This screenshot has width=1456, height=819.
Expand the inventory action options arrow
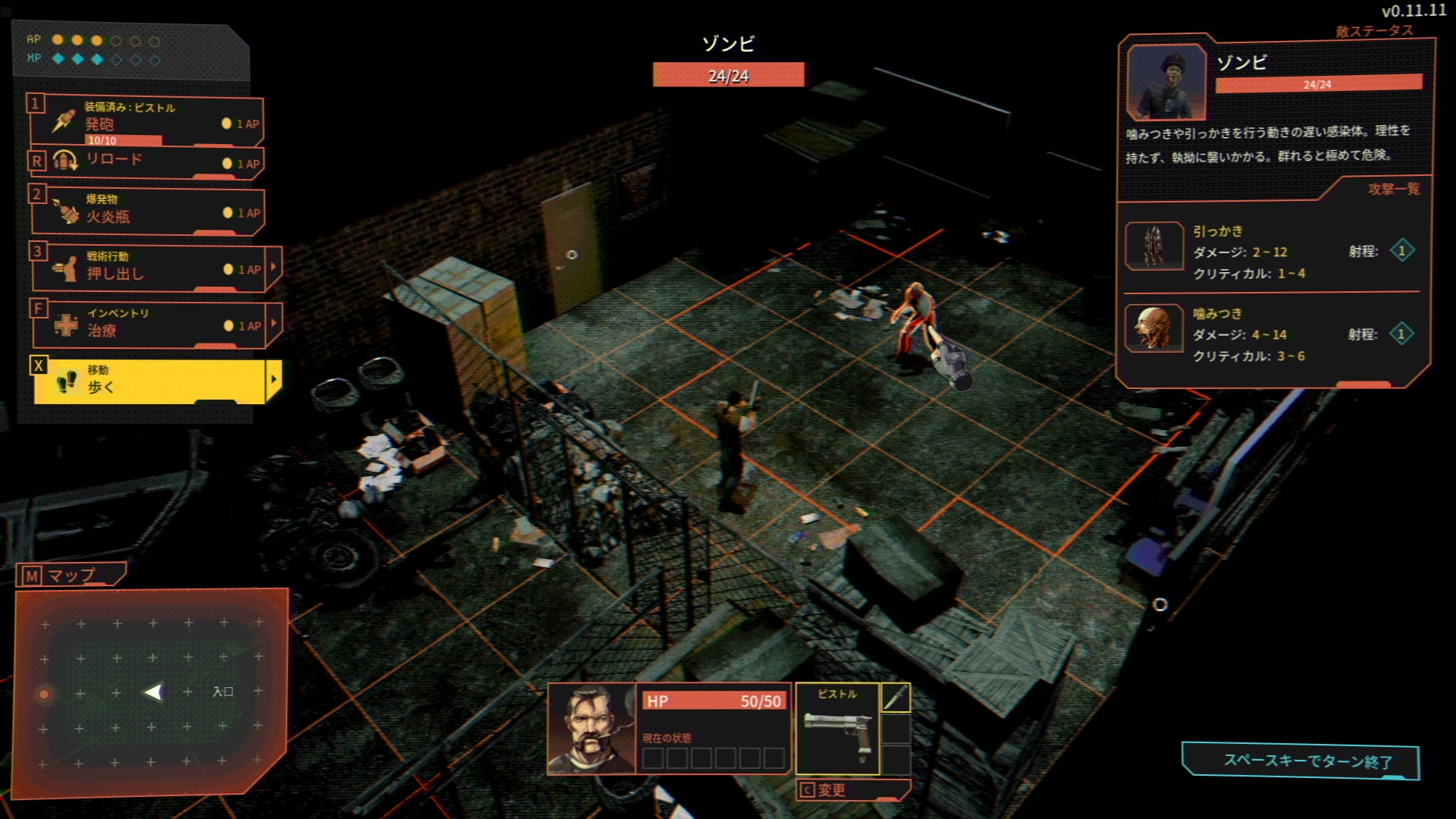pyautogui.click(x=274, y=323)
